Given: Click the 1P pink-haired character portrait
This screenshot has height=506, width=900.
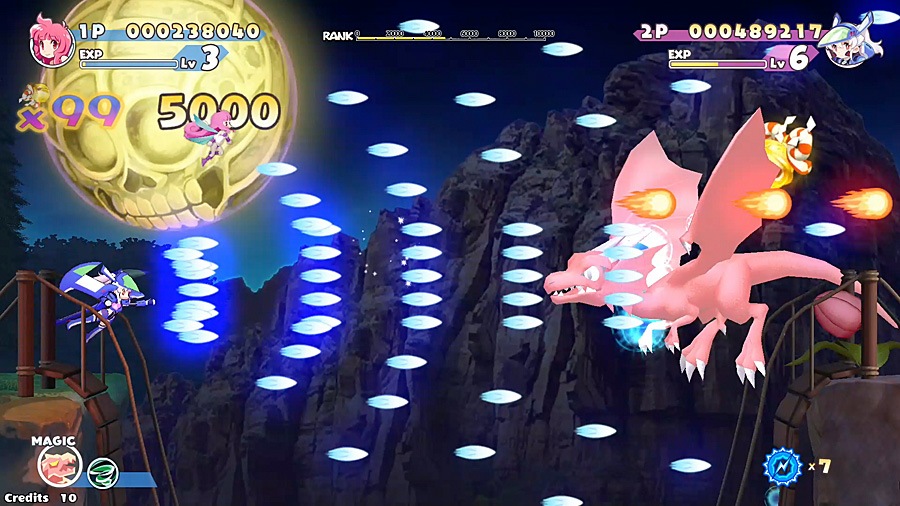Looking at the screenshot, I should tap(50, 41).
